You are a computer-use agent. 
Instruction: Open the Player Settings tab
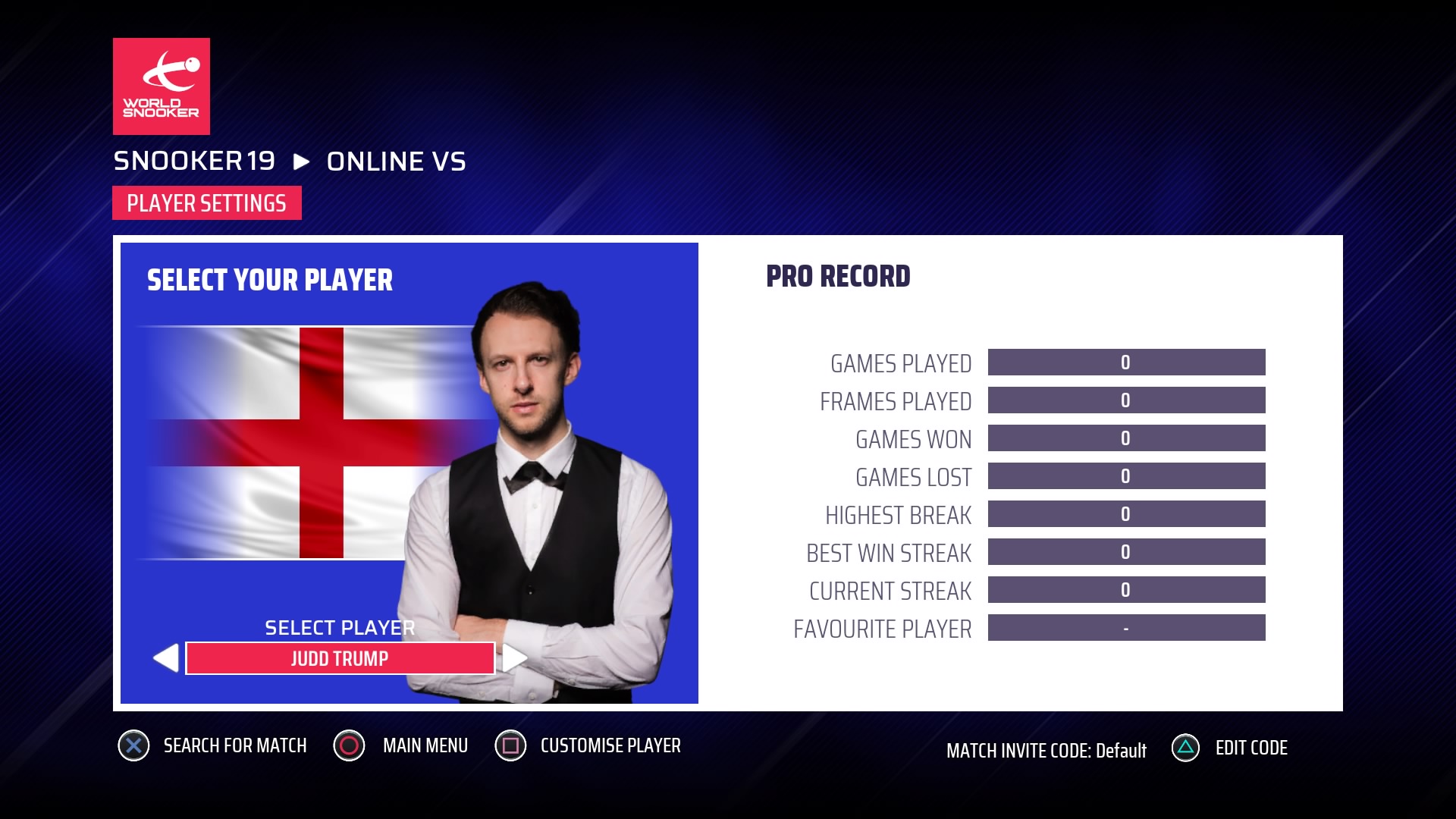click(206, 203)
